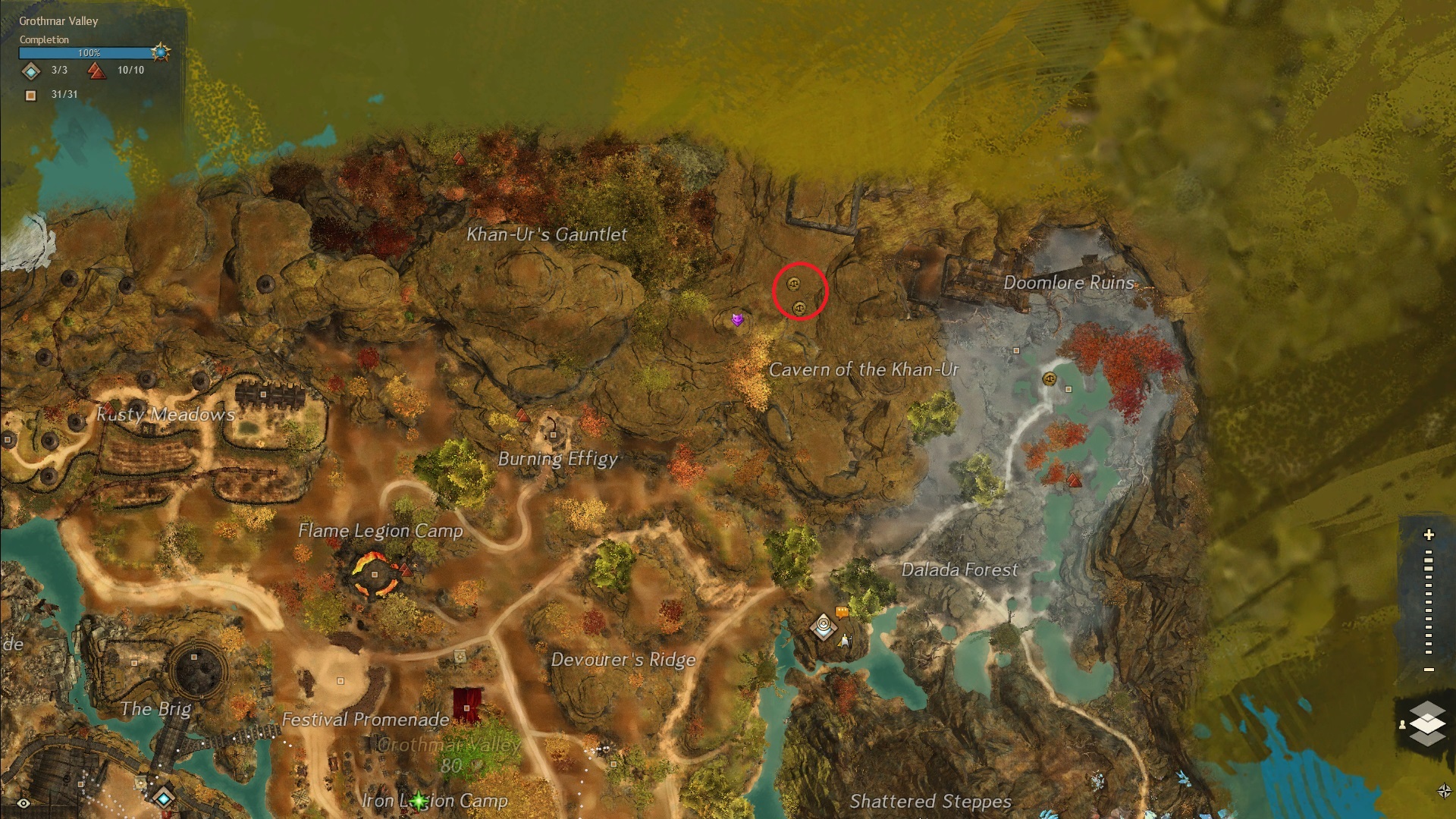This screenshot has height=819, width=1456.
Task: Select the point of interest on the red tent
Action: tap(467, 708)
